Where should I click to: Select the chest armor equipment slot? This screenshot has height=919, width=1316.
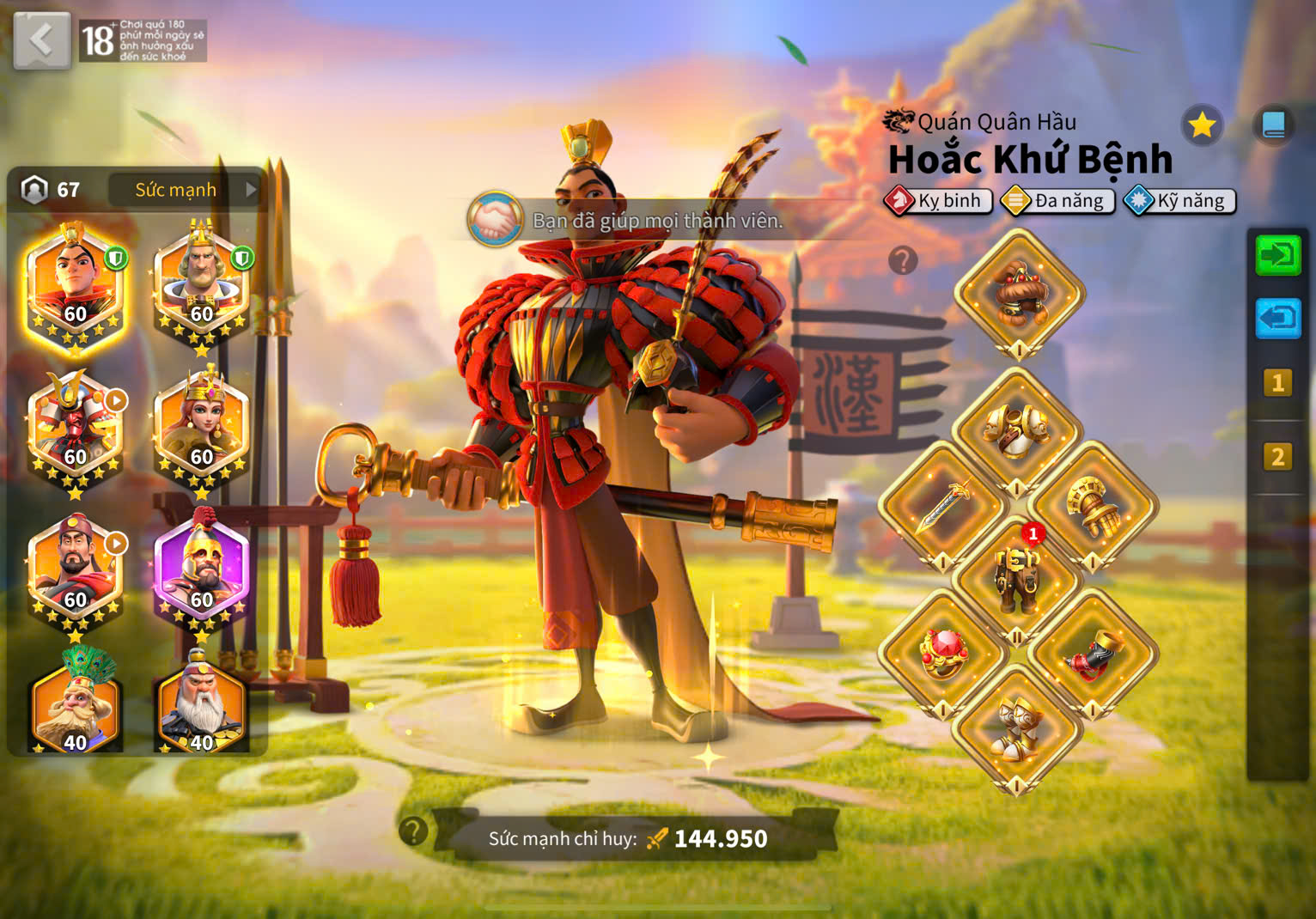1017,429
